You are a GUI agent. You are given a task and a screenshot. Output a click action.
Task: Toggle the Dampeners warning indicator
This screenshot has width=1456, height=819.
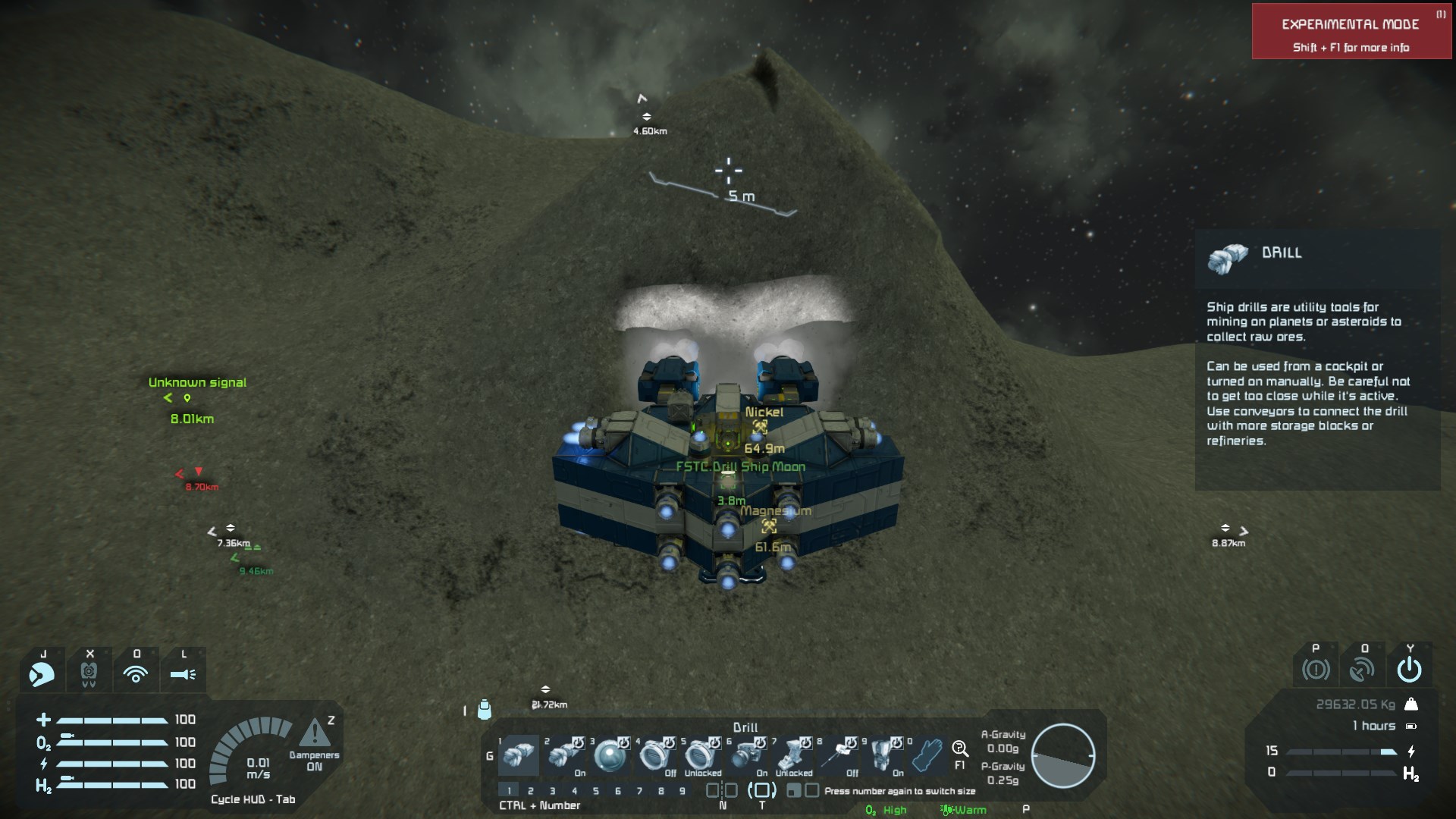(x=314, y=734)
